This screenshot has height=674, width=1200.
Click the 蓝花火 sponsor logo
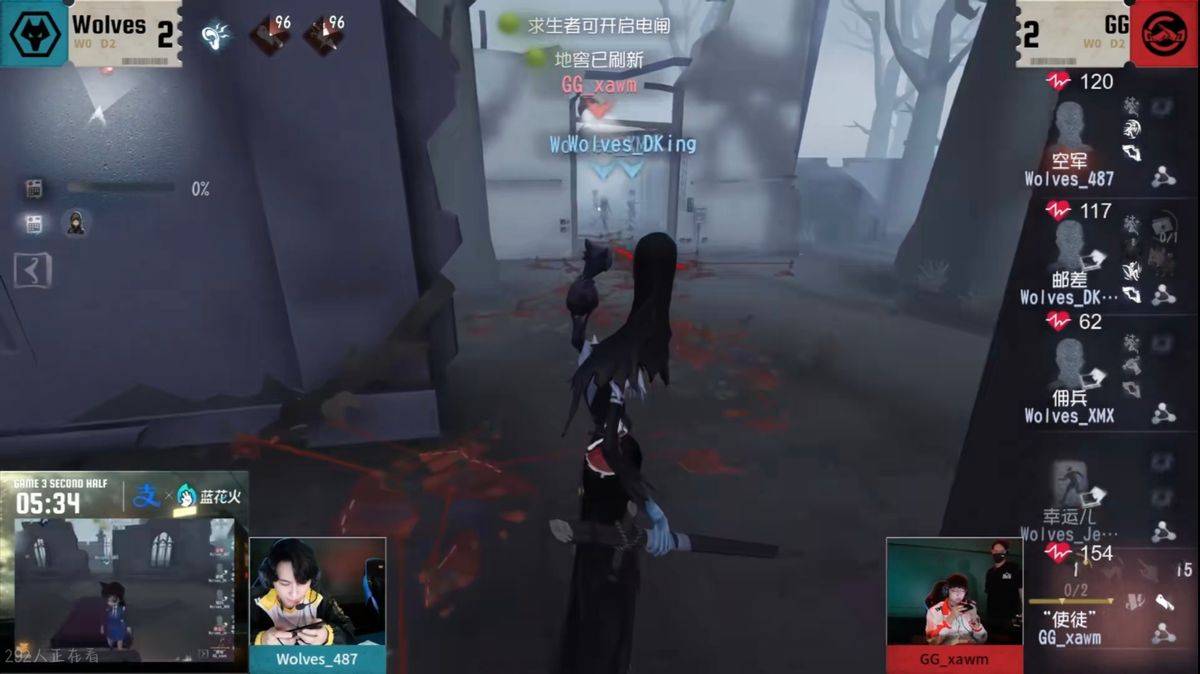[x=208, y=496]
